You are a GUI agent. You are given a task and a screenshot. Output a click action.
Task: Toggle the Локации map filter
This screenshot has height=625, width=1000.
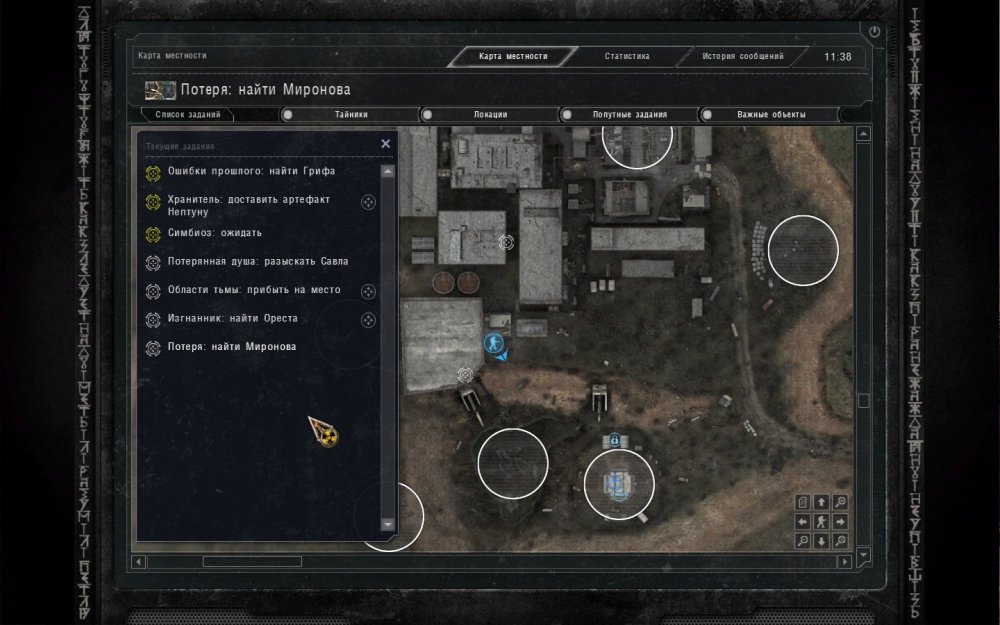pos(490,114)
